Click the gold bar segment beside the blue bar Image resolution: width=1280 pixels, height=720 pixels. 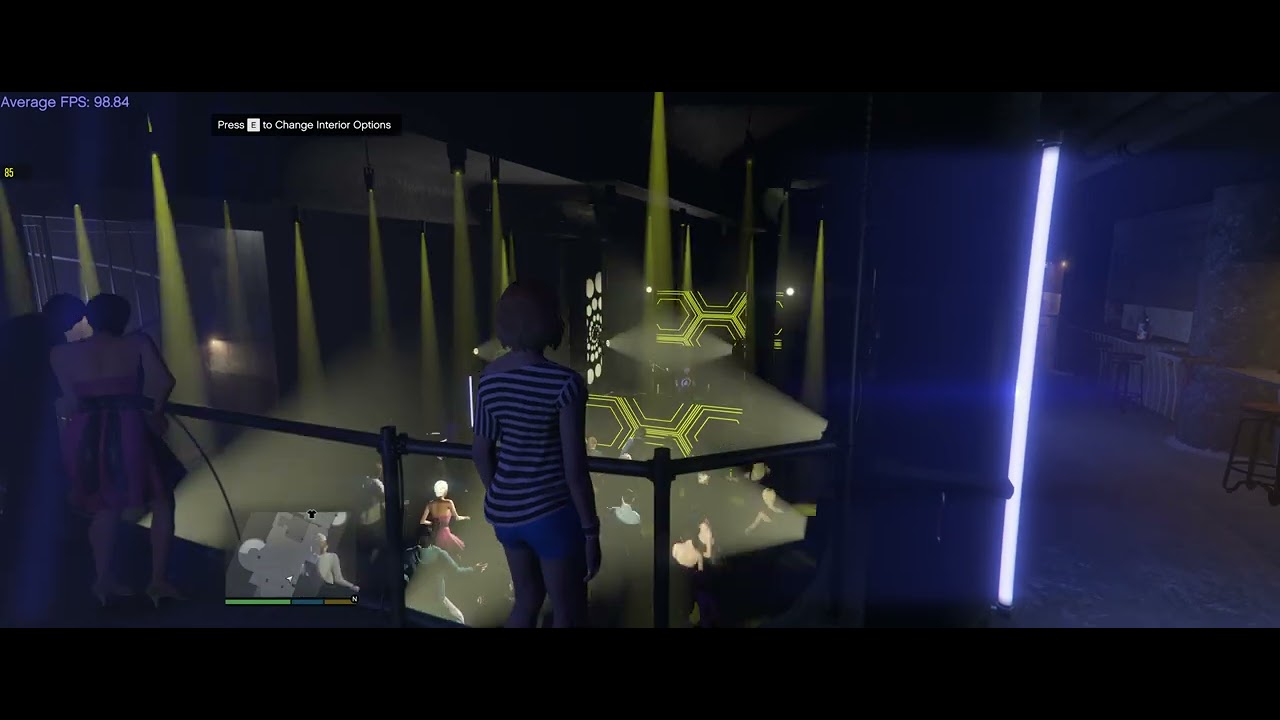coord(337,601)
